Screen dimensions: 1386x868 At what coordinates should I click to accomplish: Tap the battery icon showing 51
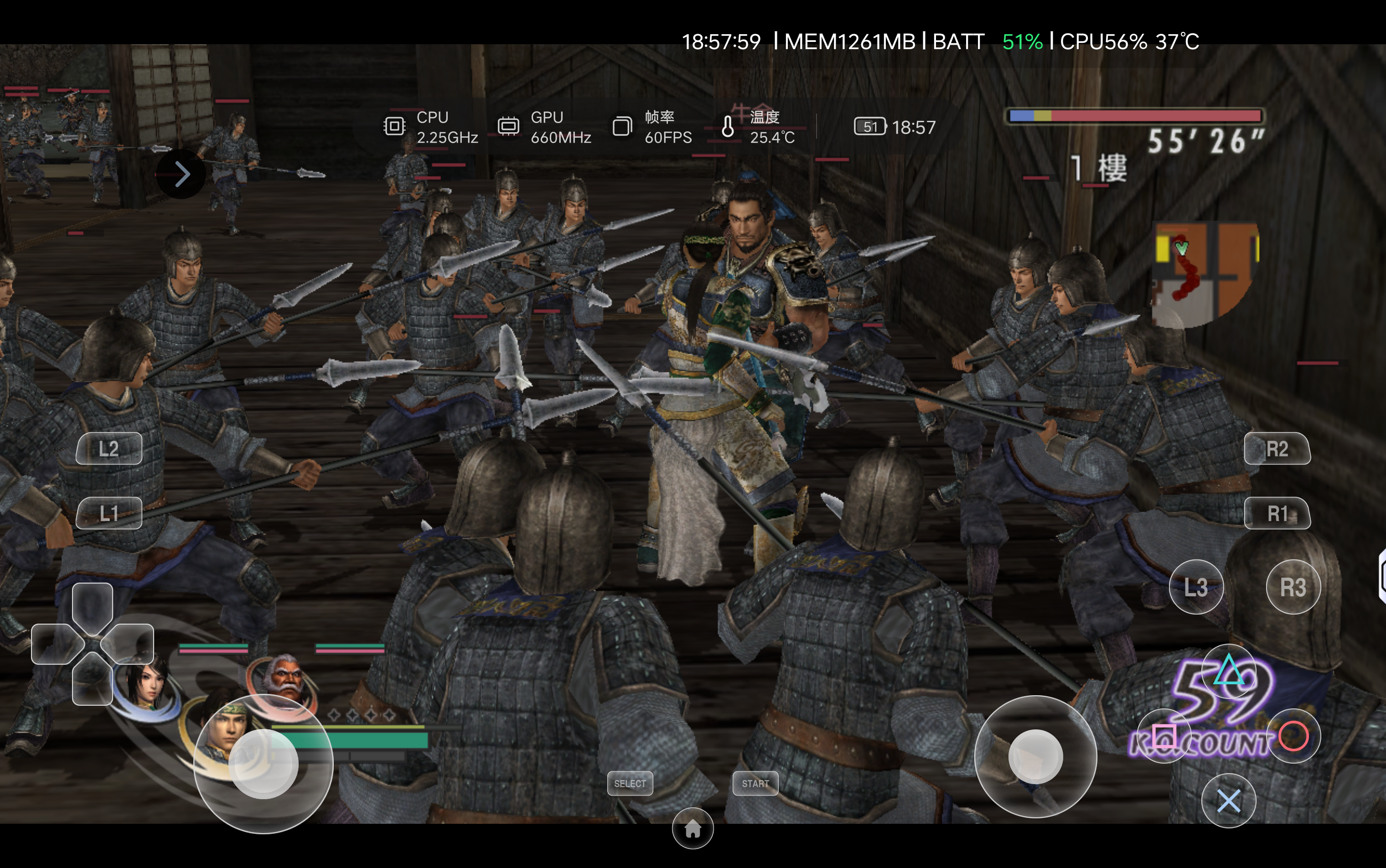870,127
